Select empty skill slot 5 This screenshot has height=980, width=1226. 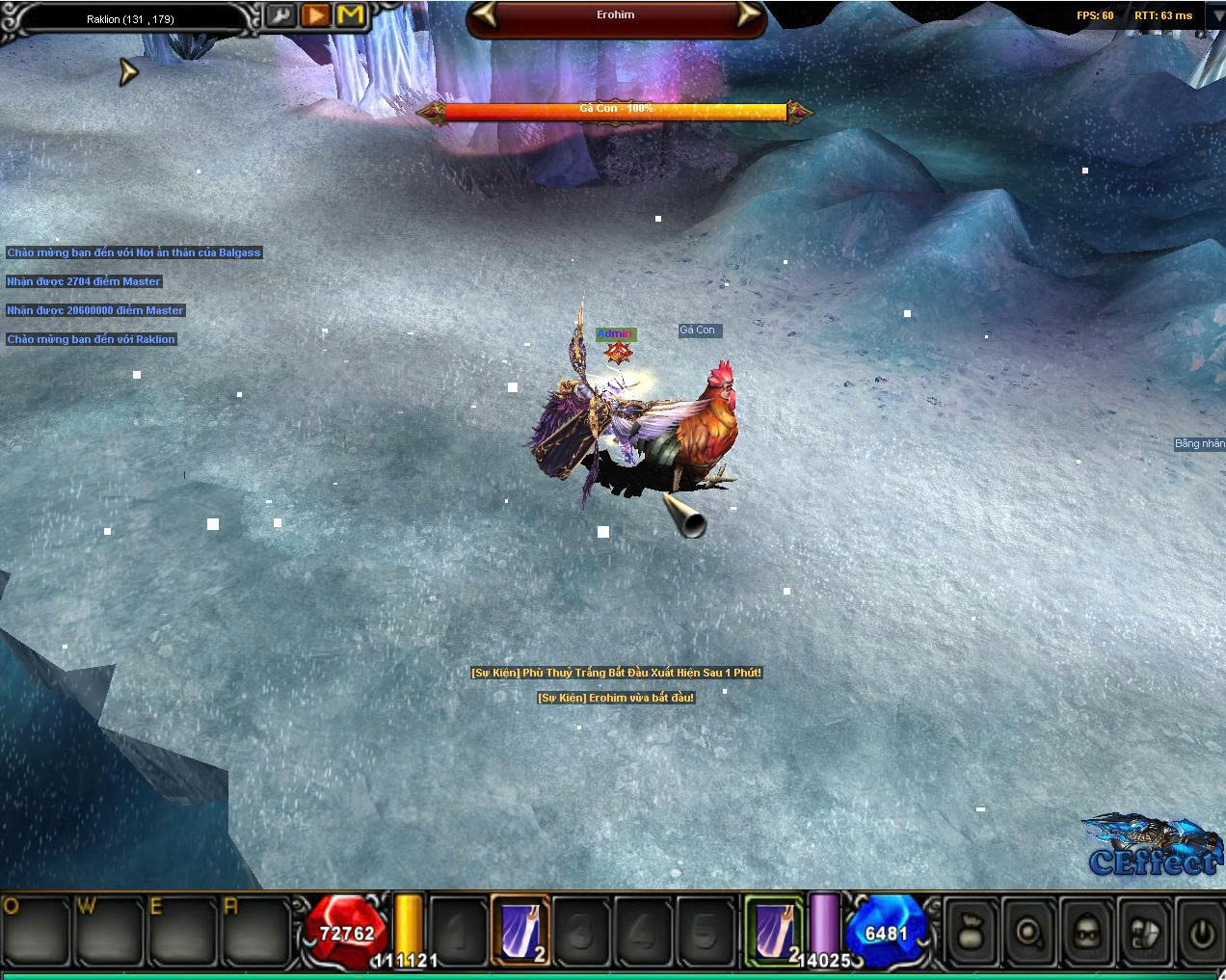click(706, 931)
